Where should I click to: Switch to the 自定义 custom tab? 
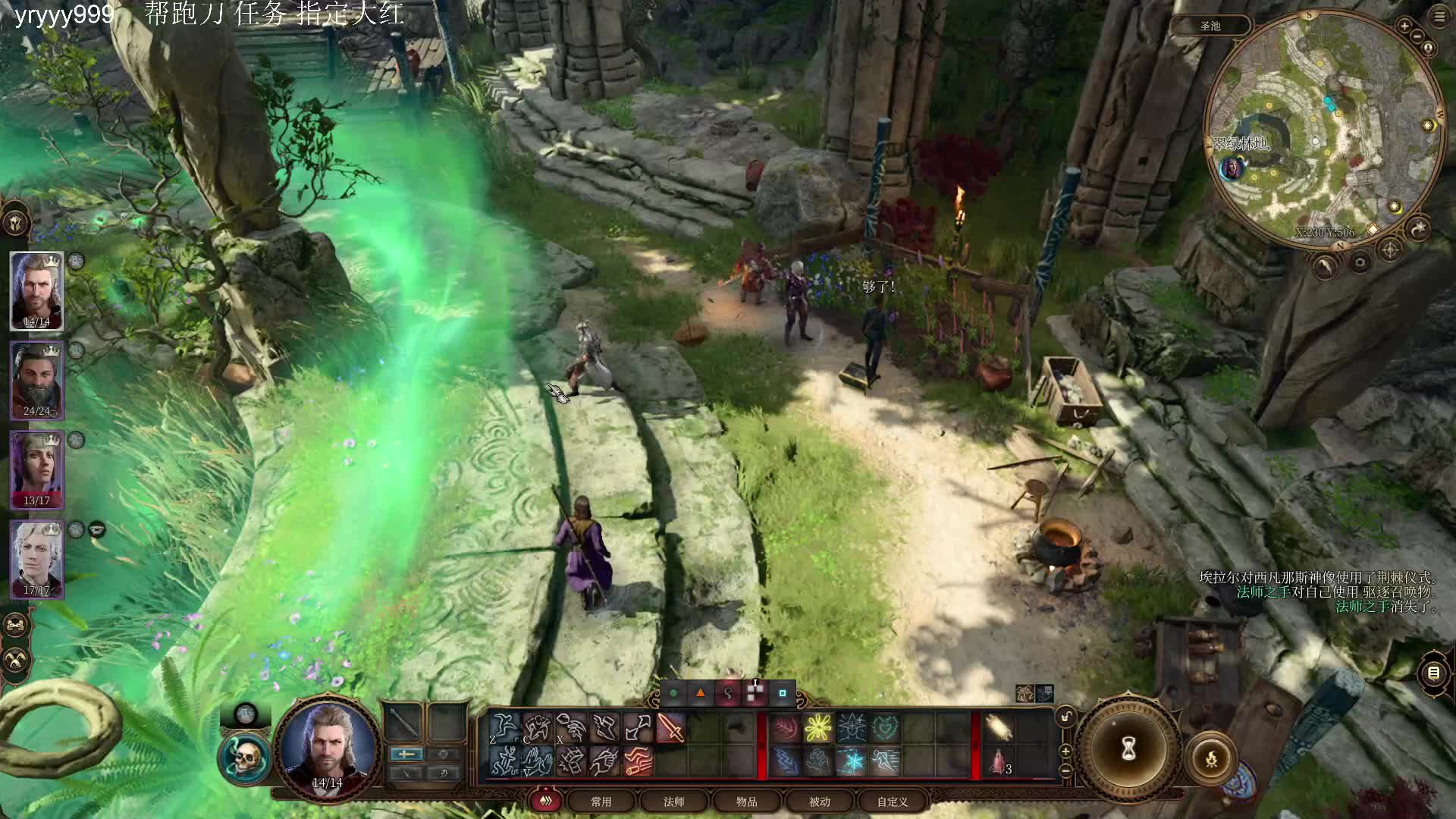coord(893,802)
